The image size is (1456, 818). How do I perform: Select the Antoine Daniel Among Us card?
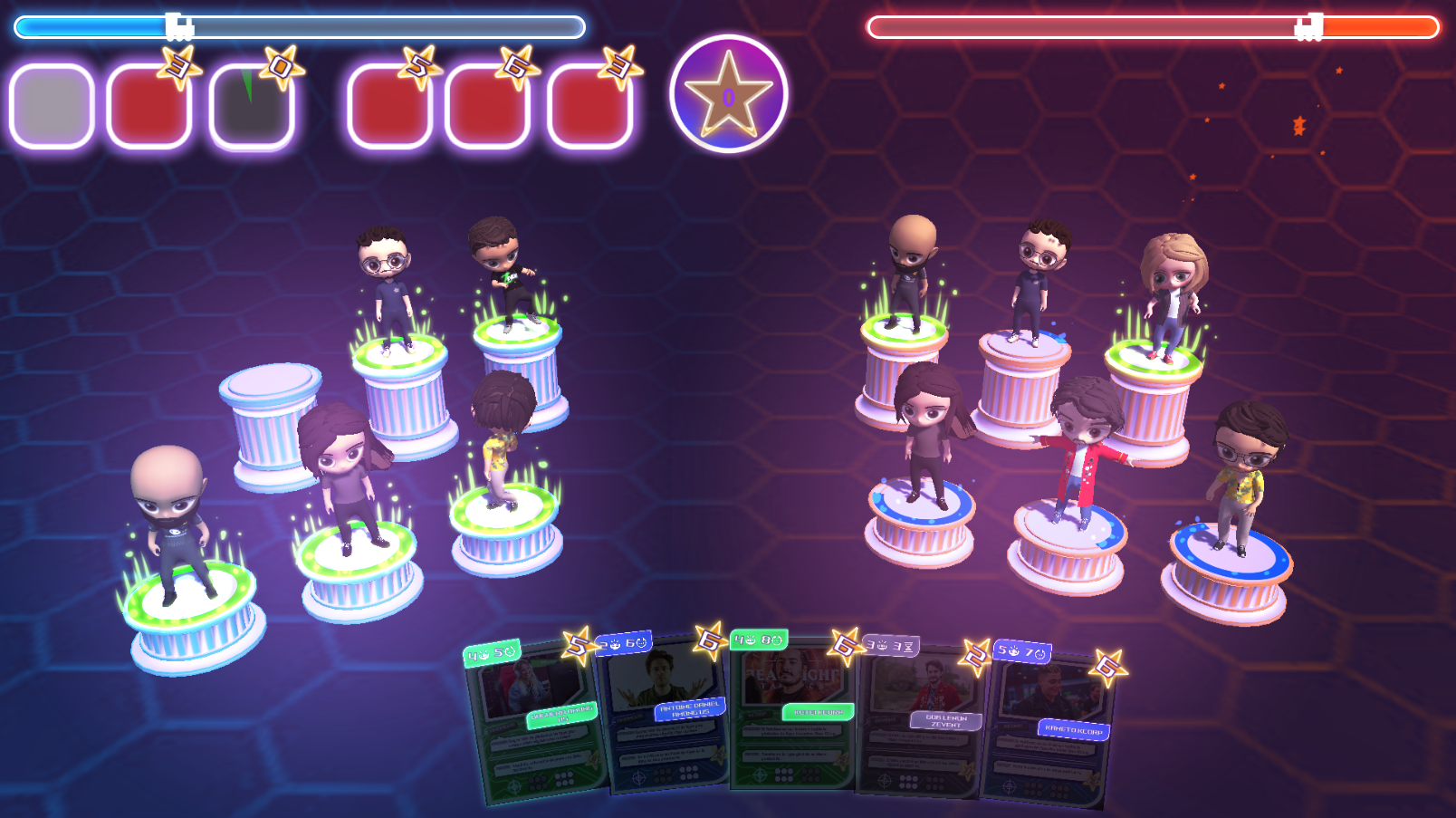pos(666,716)
